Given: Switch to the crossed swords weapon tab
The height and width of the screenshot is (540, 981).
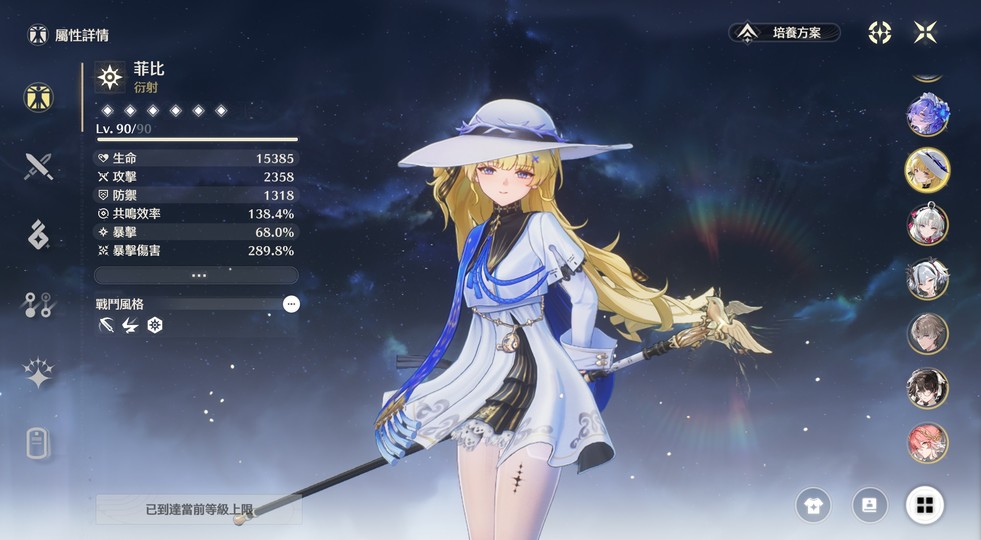Looking at the screenshot, I should [x=39, y=165].
